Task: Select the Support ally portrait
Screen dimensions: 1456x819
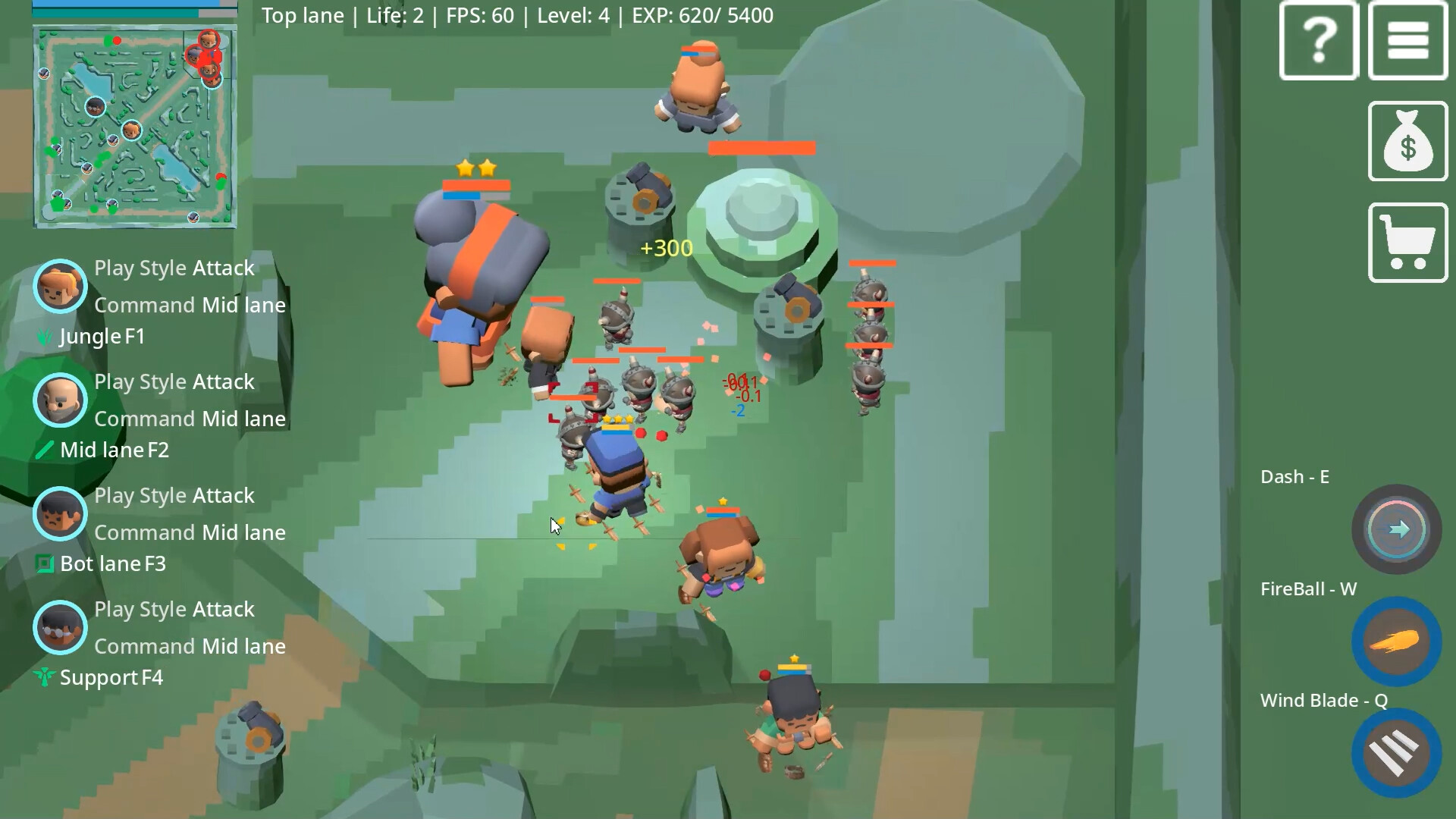Action: pyautogui.click(x=60, y=628)
